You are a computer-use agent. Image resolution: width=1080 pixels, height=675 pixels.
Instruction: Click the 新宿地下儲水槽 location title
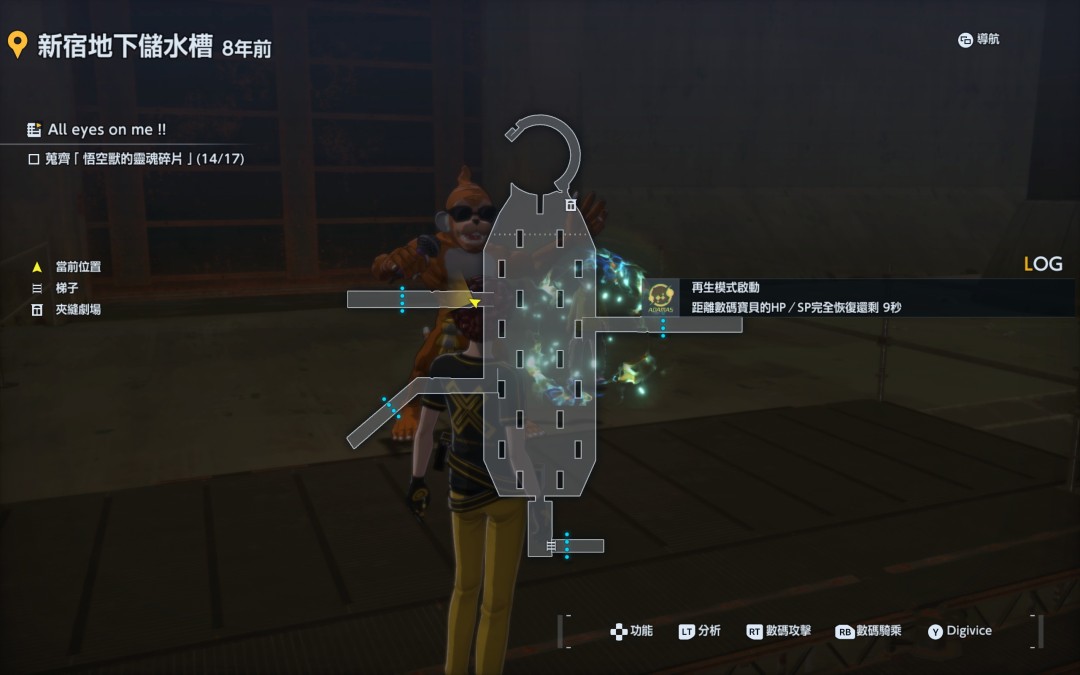point(124,46)
